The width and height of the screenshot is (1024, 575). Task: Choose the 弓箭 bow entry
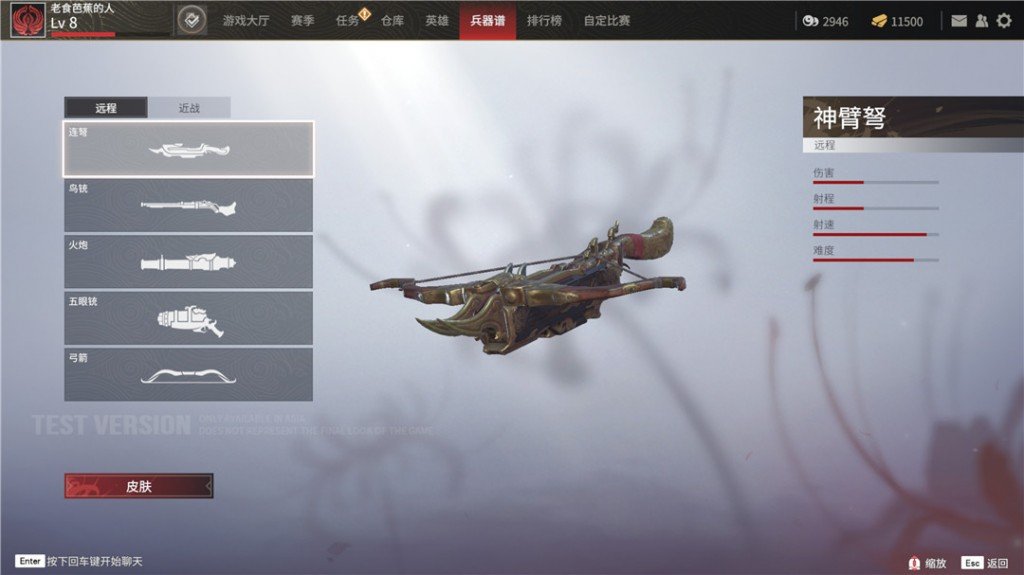(x=188, y=374)
